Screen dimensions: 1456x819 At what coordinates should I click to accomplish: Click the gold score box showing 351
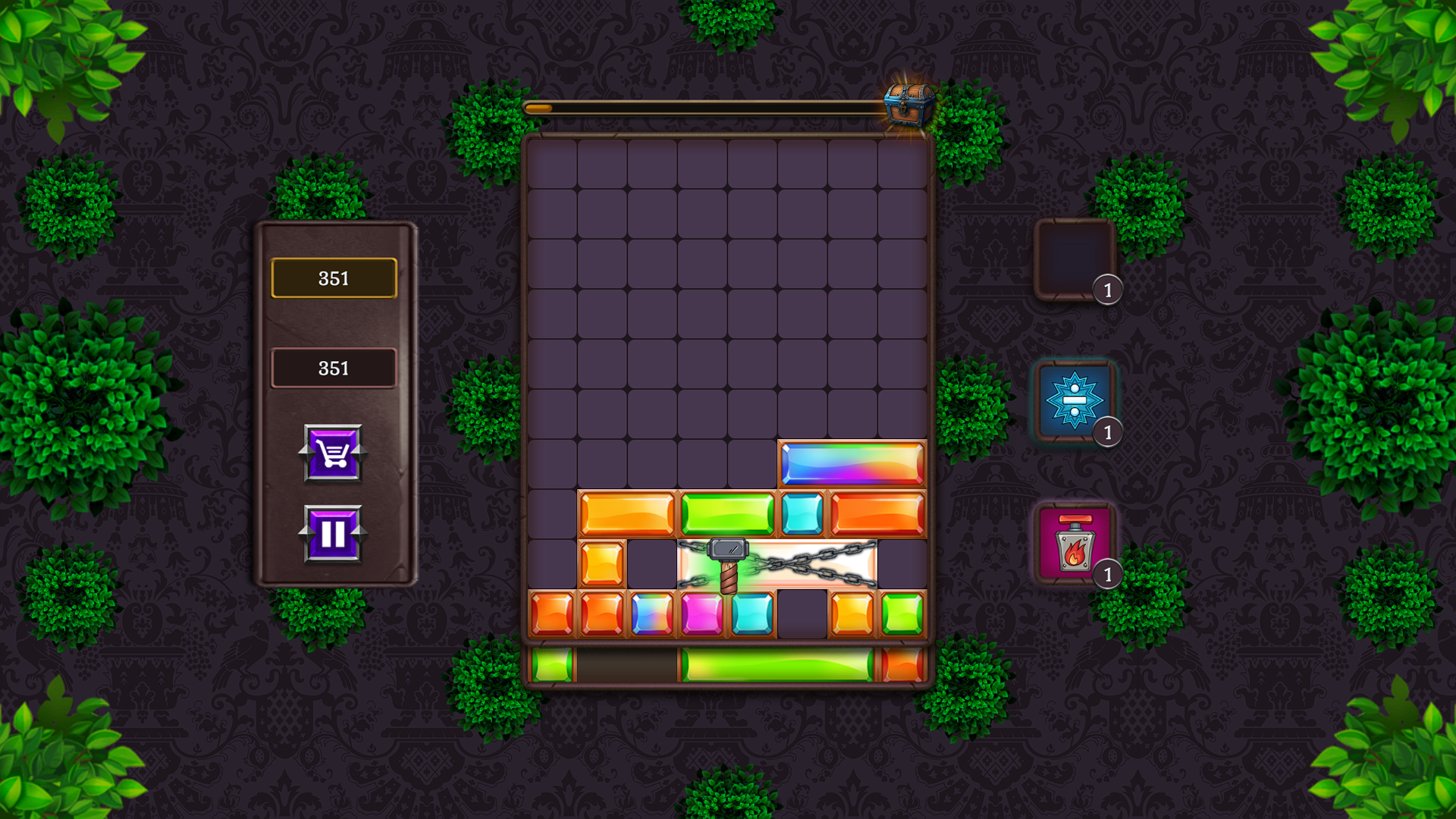(x=333, y=278)
